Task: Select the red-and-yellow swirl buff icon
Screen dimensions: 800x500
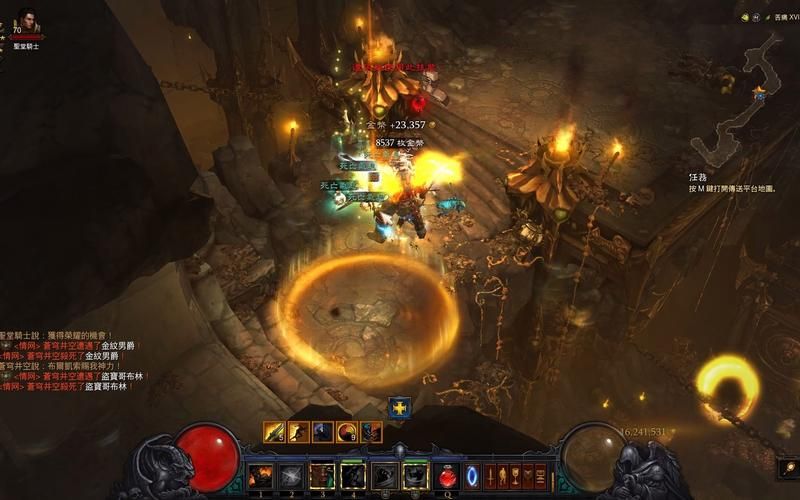Action: point(347,432)
